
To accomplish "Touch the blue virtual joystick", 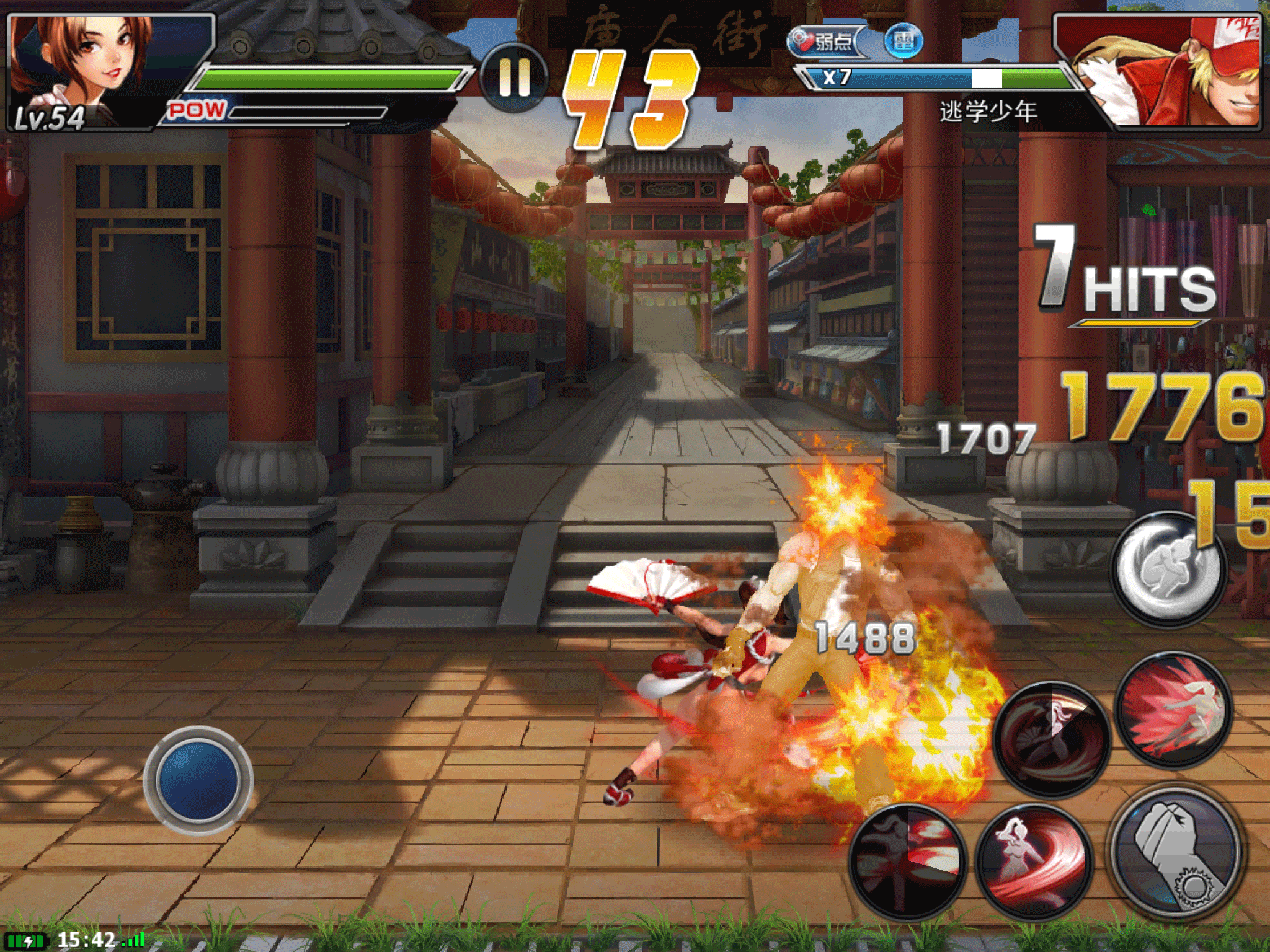I will click(198, 780).
